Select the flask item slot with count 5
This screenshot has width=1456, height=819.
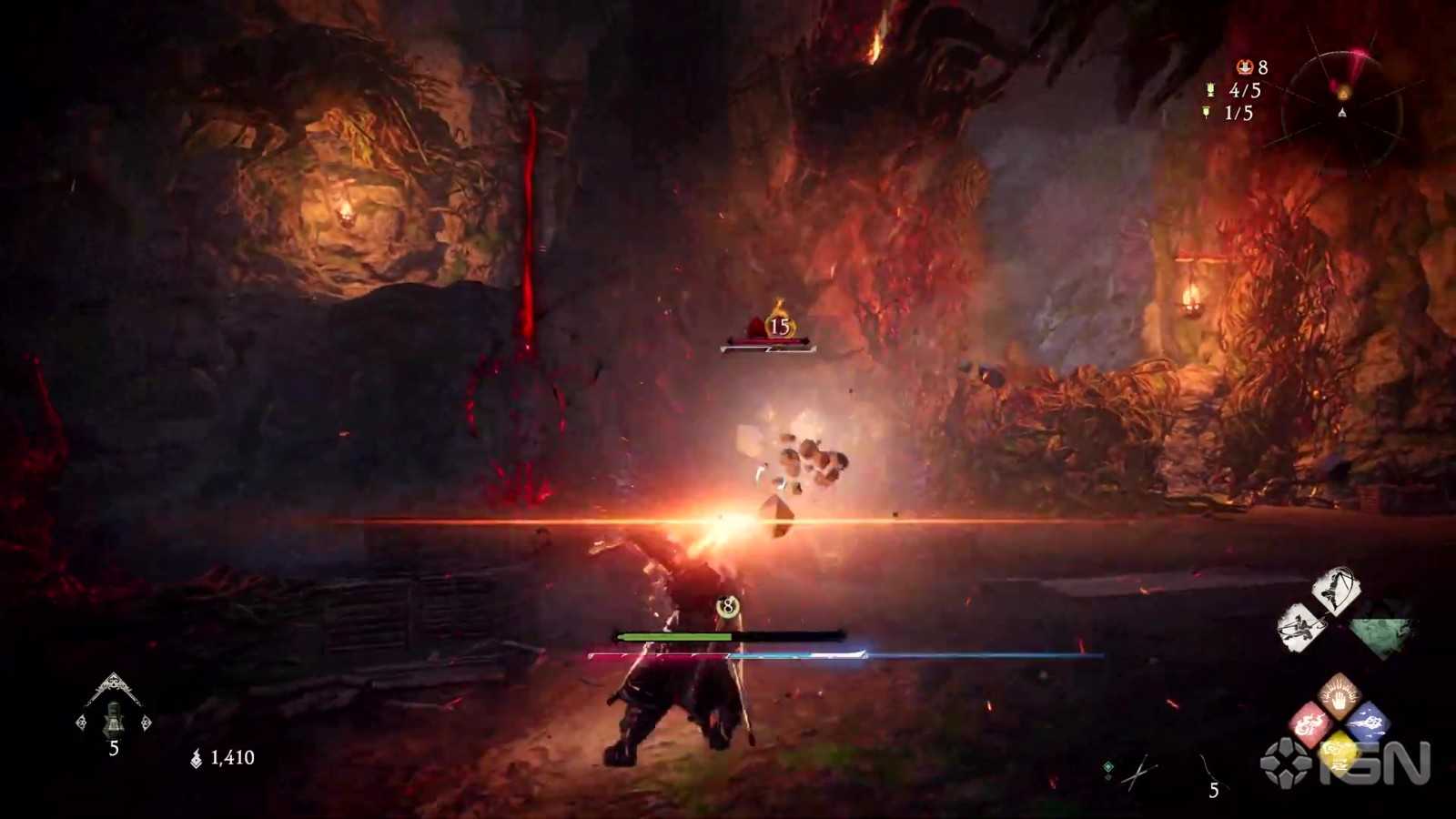coord(113,717)
